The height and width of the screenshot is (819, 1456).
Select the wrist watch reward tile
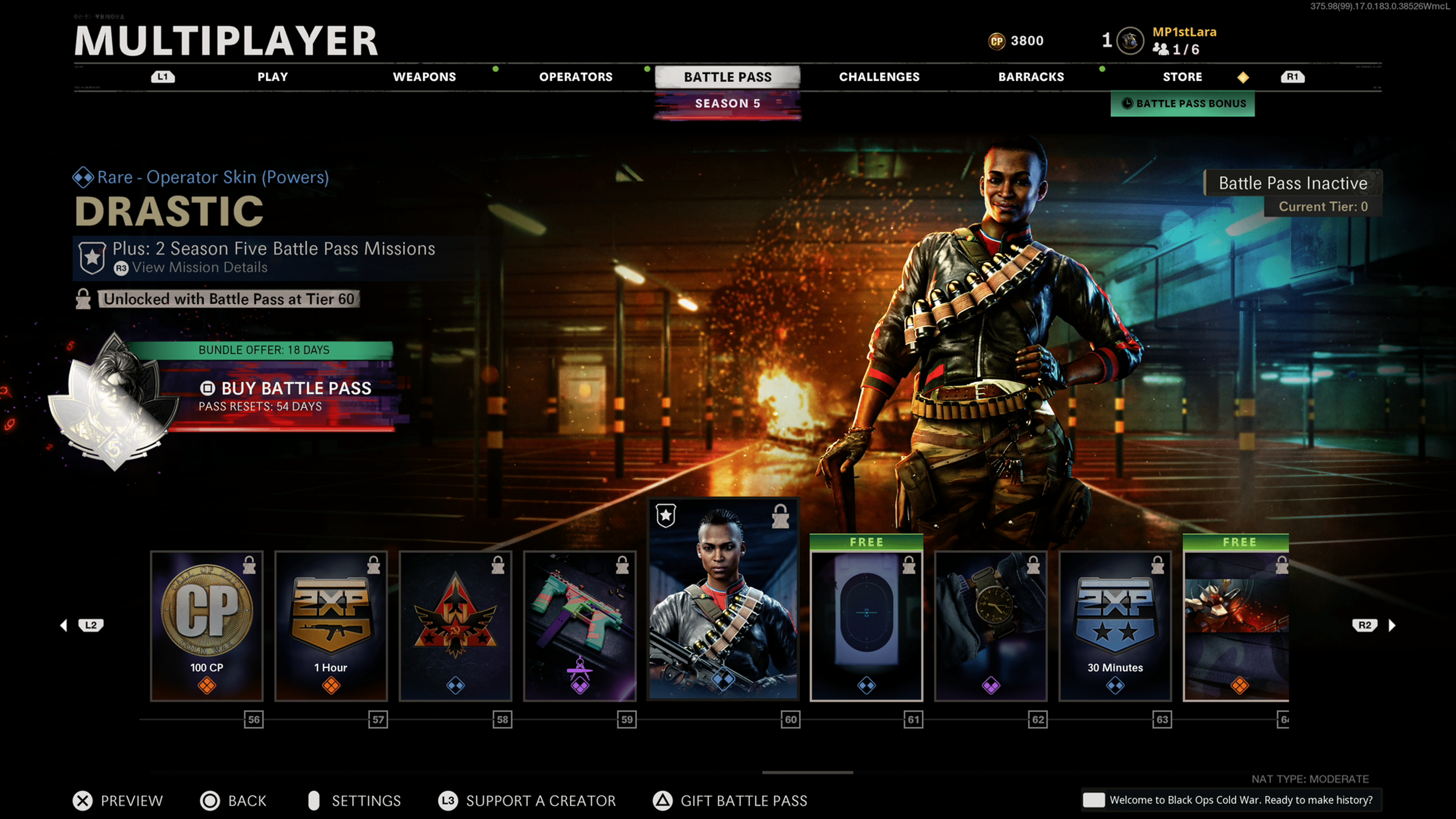coord(991,626)
